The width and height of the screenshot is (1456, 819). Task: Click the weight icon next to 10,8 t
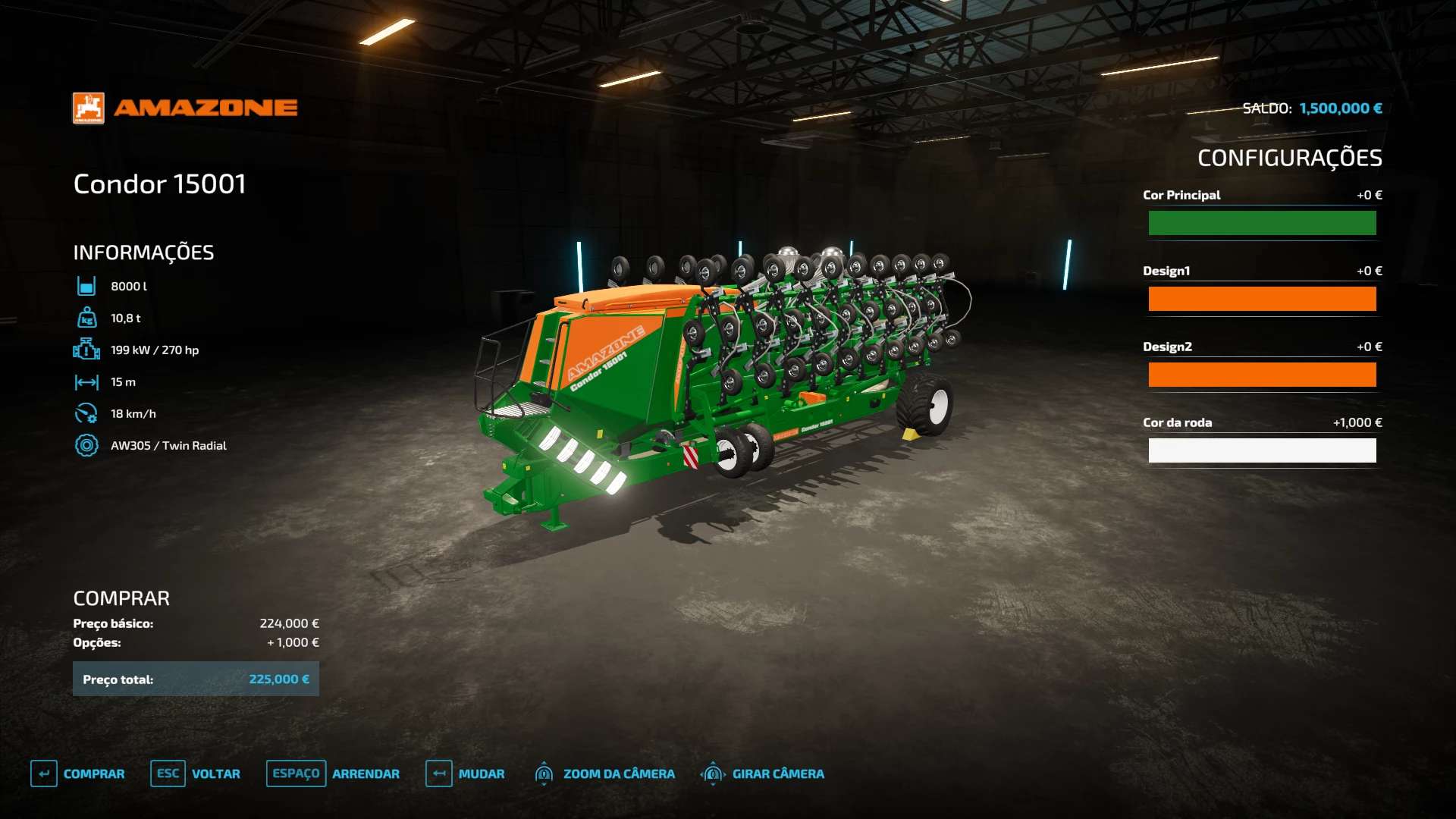[x=86, y=318]
